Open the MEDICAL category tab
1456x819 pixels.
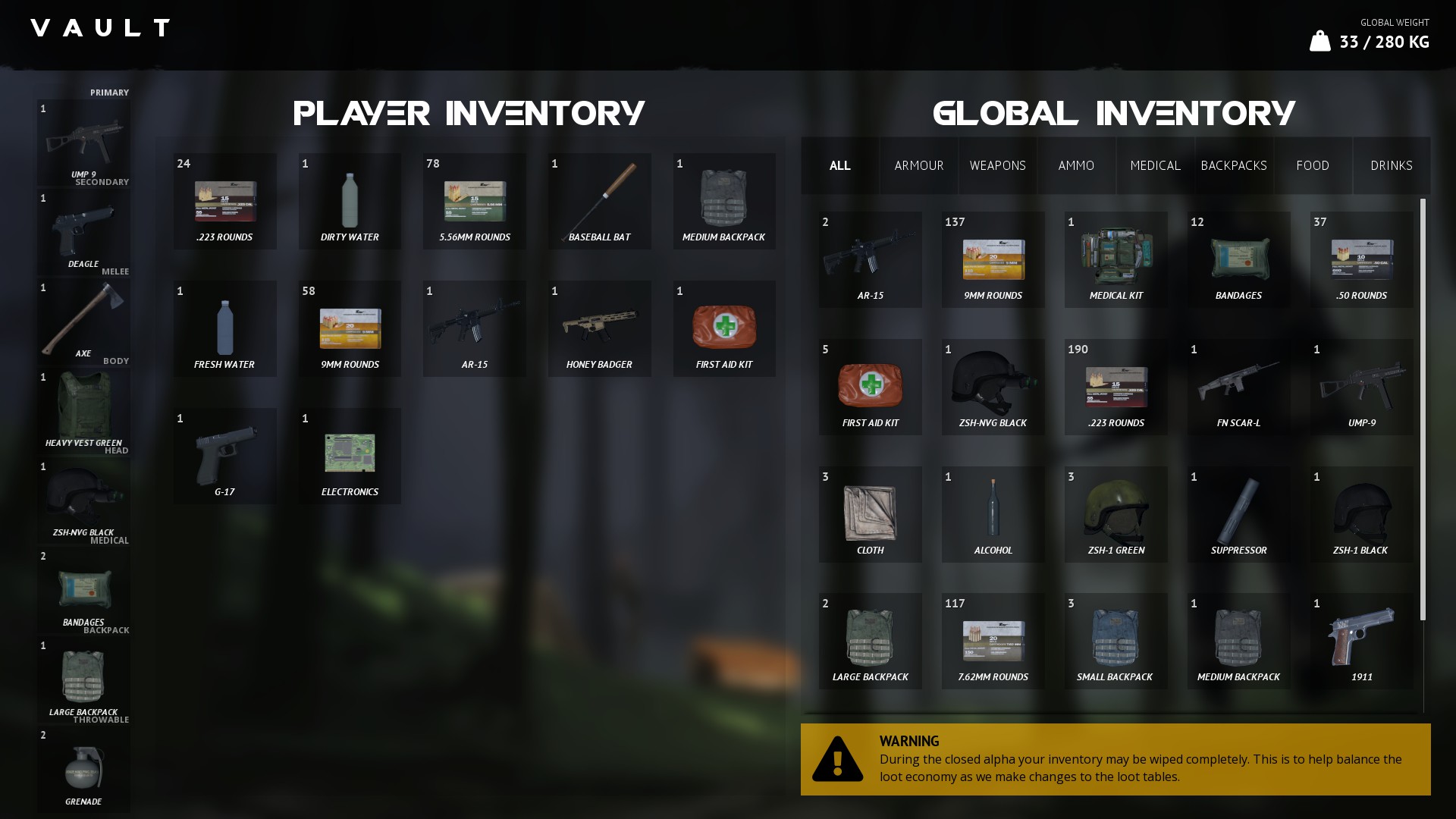coord(1155,165)
